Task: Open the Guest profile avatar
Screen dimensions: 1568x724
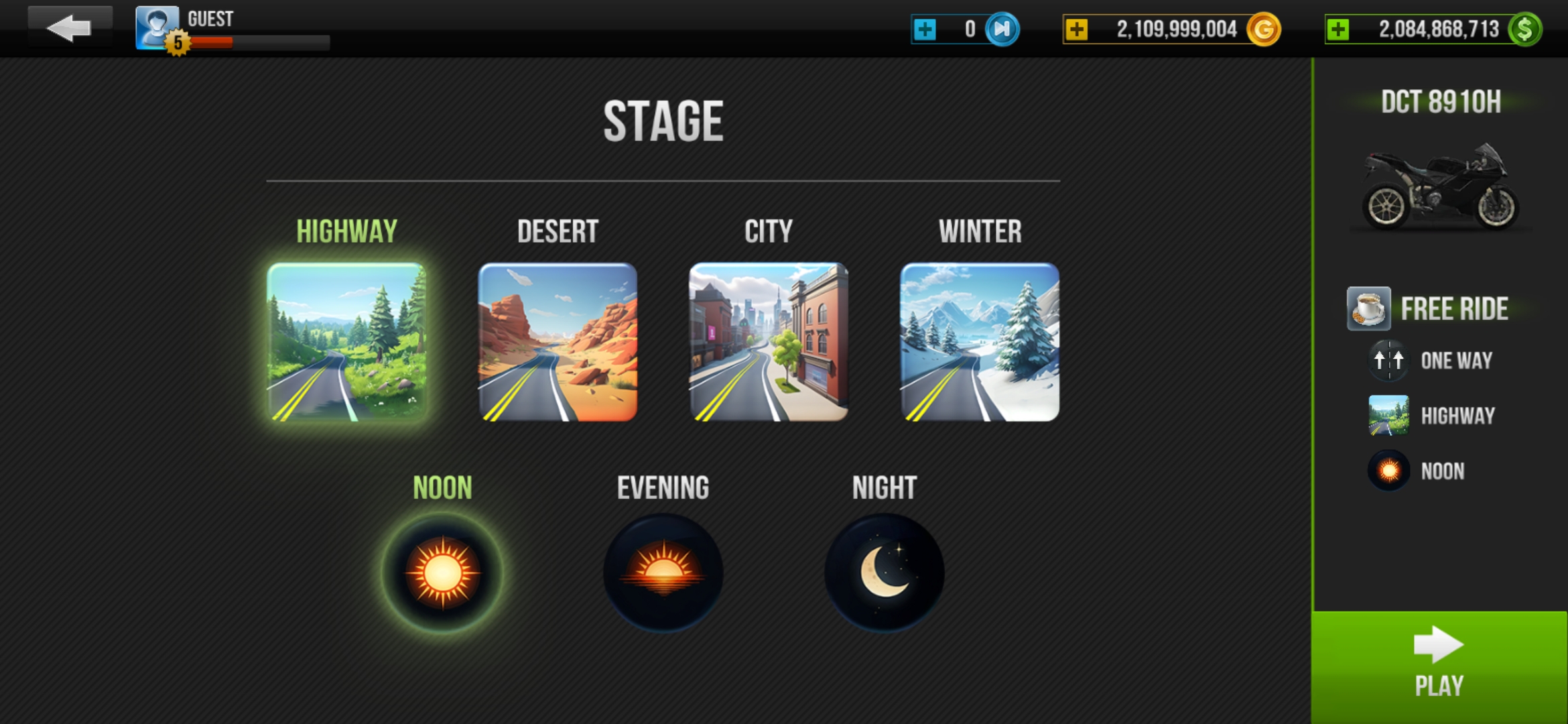Action: point(157,27)
